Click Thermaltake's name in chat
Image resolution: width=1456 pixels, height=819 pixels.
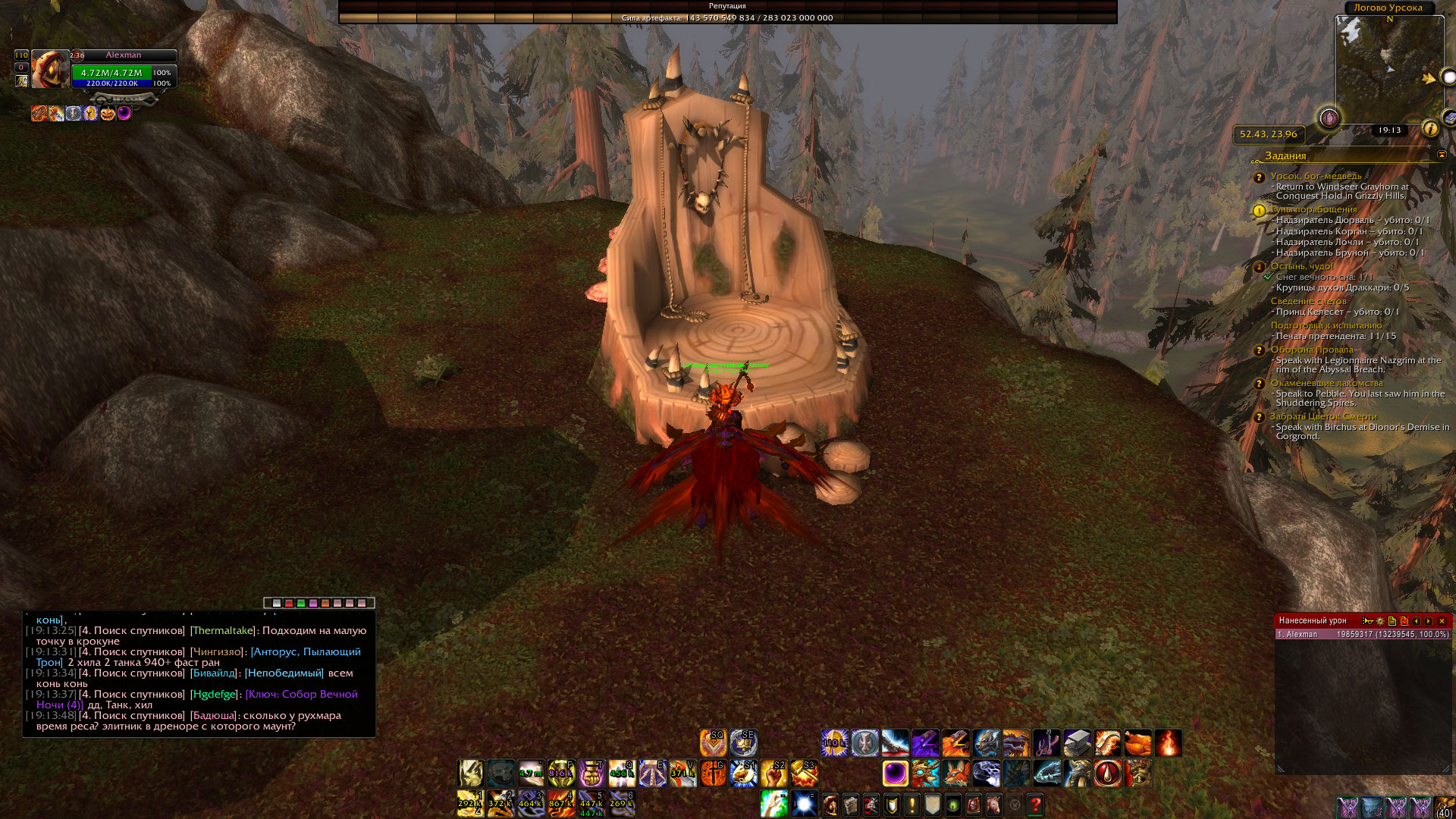click(x=222, y=631)
